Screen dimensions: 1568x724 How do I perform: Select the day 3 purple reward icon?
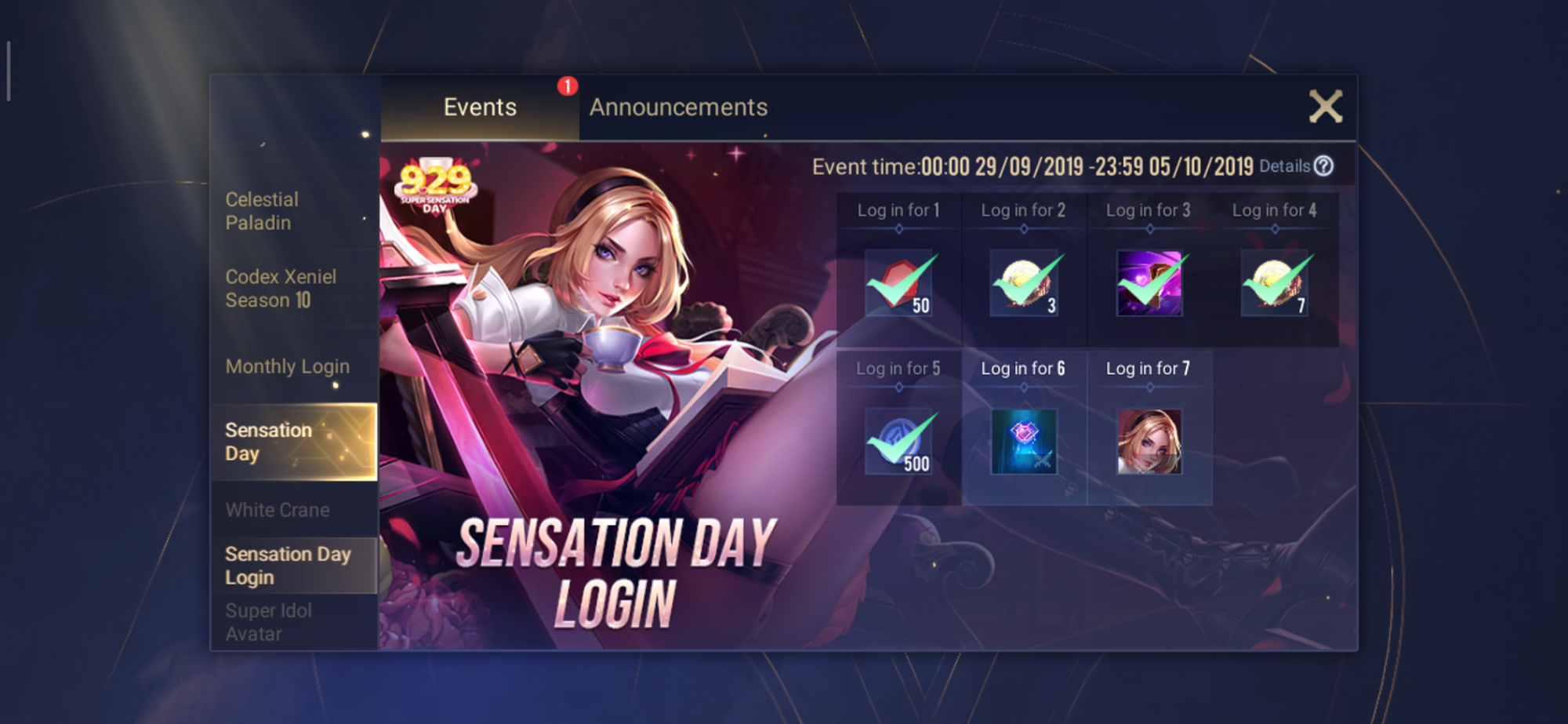pyautogui.click(x=1149, y=283)
